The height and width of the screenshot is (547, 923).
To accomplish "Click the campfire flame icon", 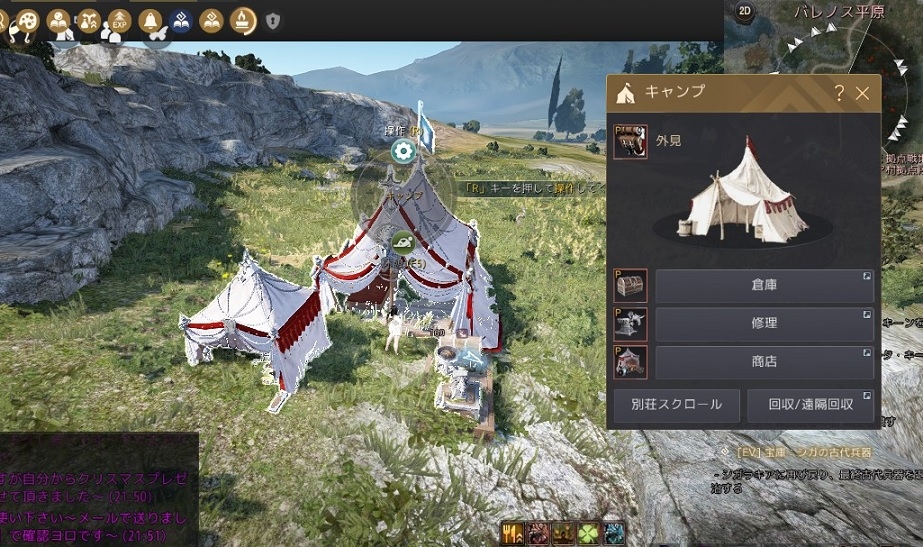I will pyautogui.click(x=242, y=20).
